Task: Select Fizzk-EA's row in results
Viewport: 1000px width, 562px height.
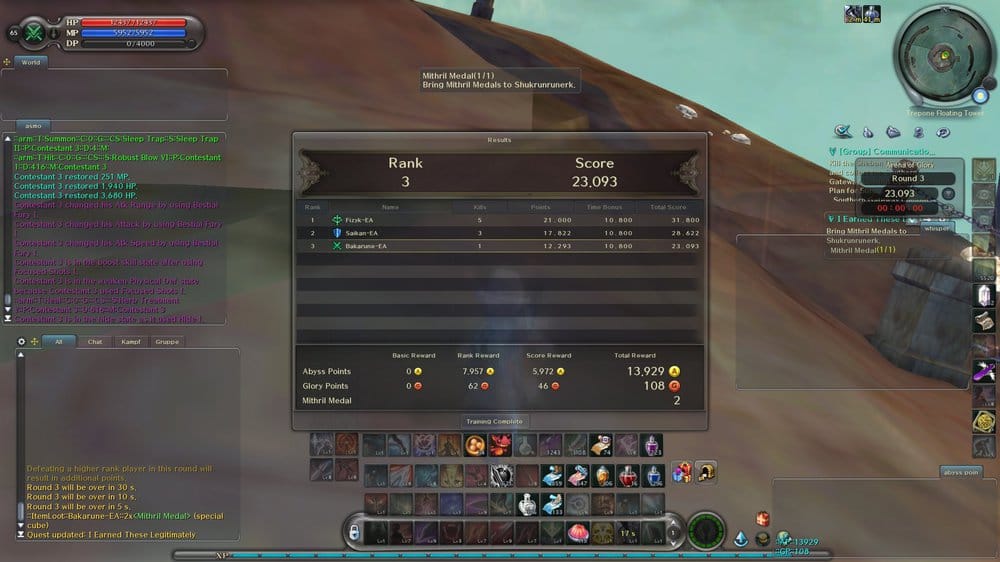Action: pos(499,219)
